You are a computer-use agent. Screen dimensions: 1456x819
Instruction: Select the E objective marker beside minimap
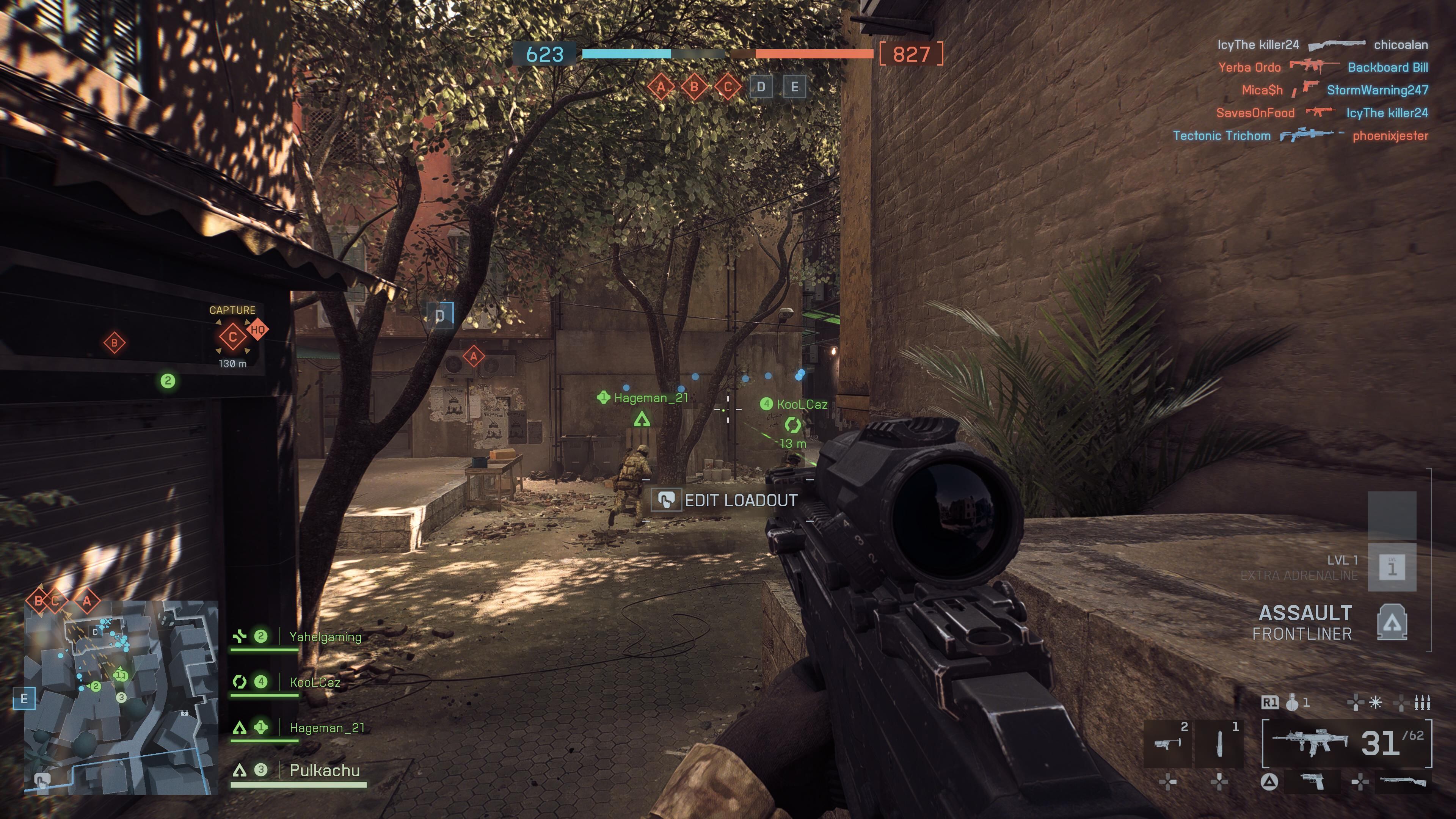[x=24, y=698]
